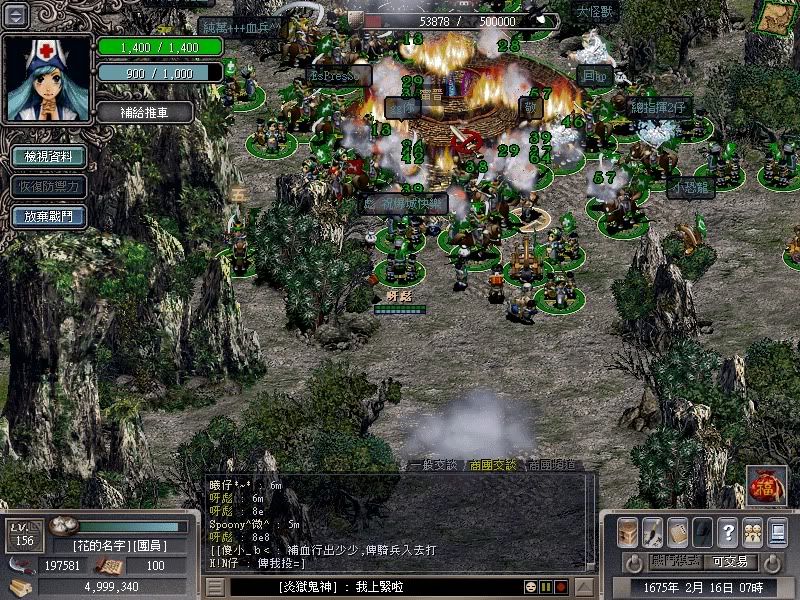The width and height of the screenshot is (800, 600).
Task: Click the green pause chat button
Action: click(x=546, y=587)
